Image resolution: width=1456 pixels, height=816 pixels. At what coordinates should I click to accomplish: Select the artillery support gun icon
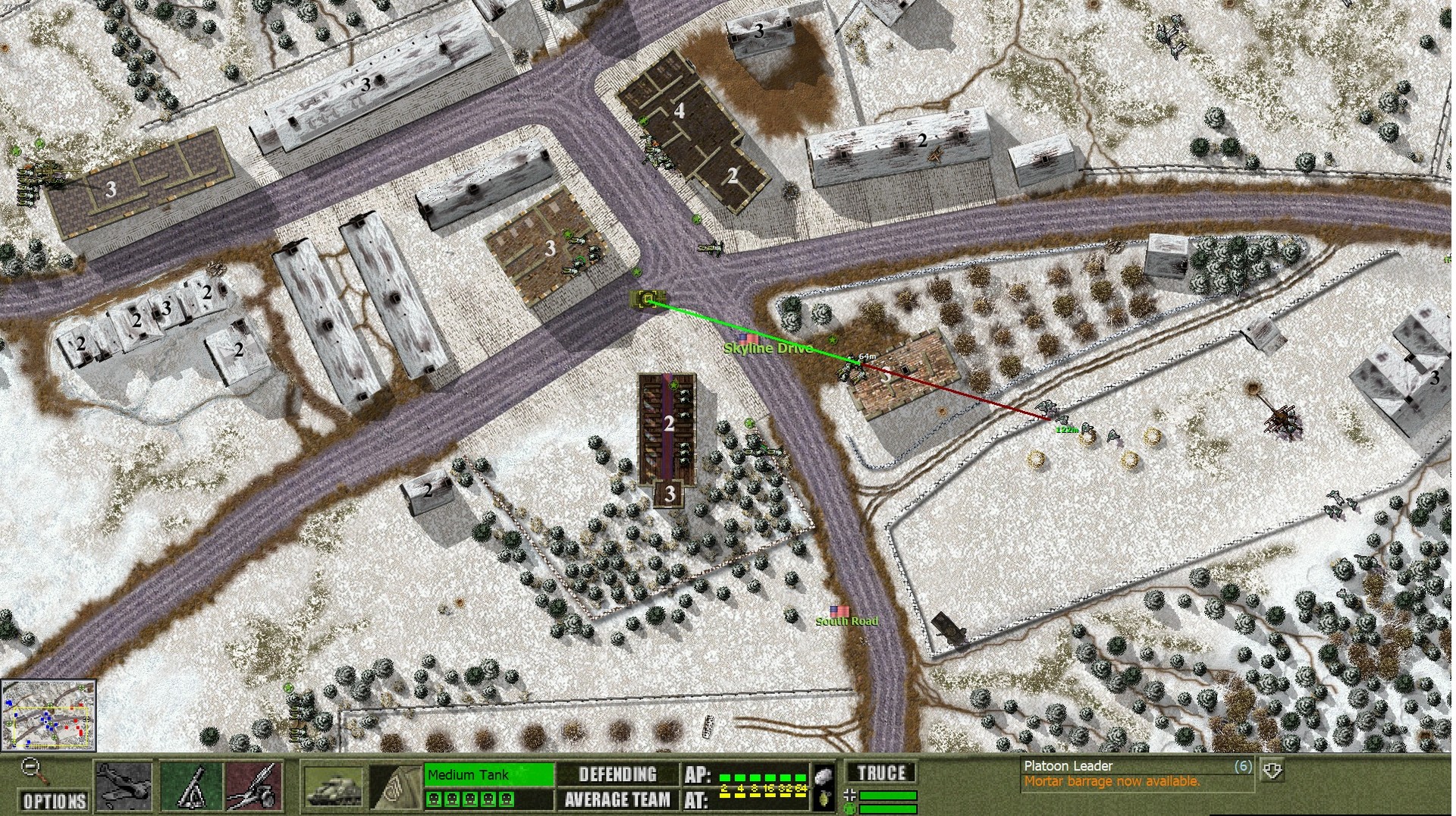(256, 785)
